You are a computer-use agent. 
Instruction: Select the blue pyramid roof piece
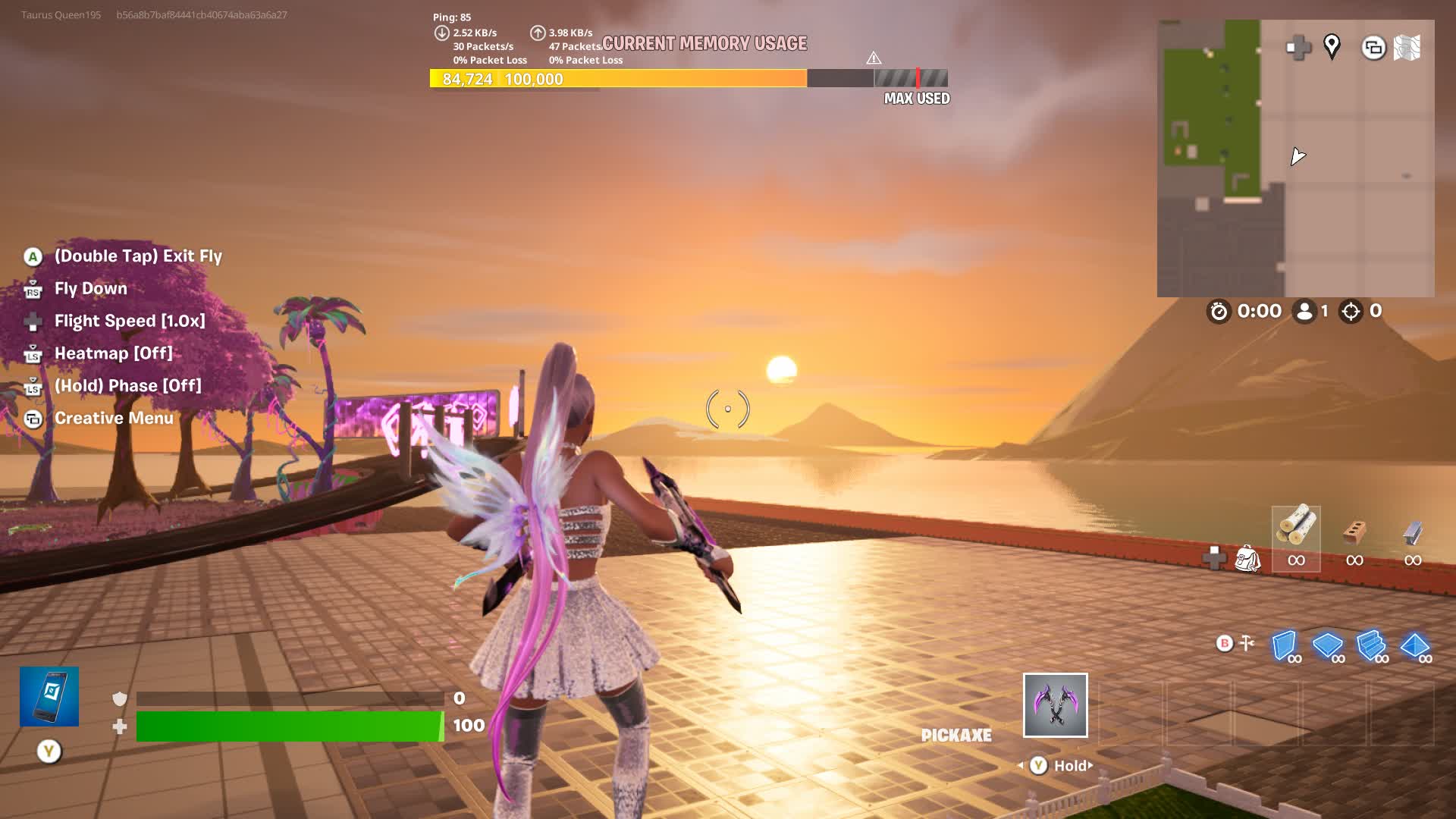[1414, 647]
